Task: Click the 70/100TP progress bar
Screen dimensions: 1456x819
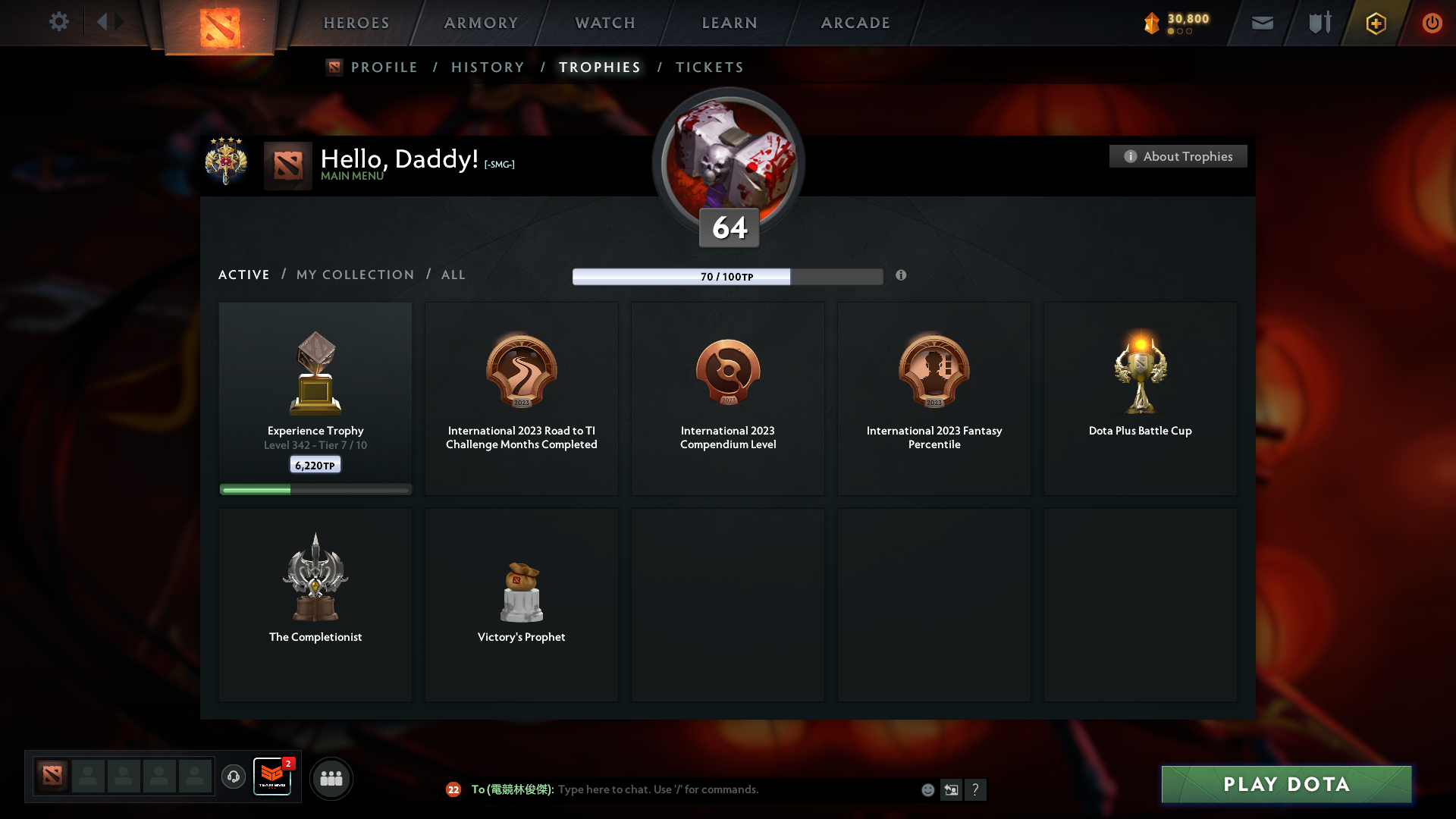Action: click(728, 276)
